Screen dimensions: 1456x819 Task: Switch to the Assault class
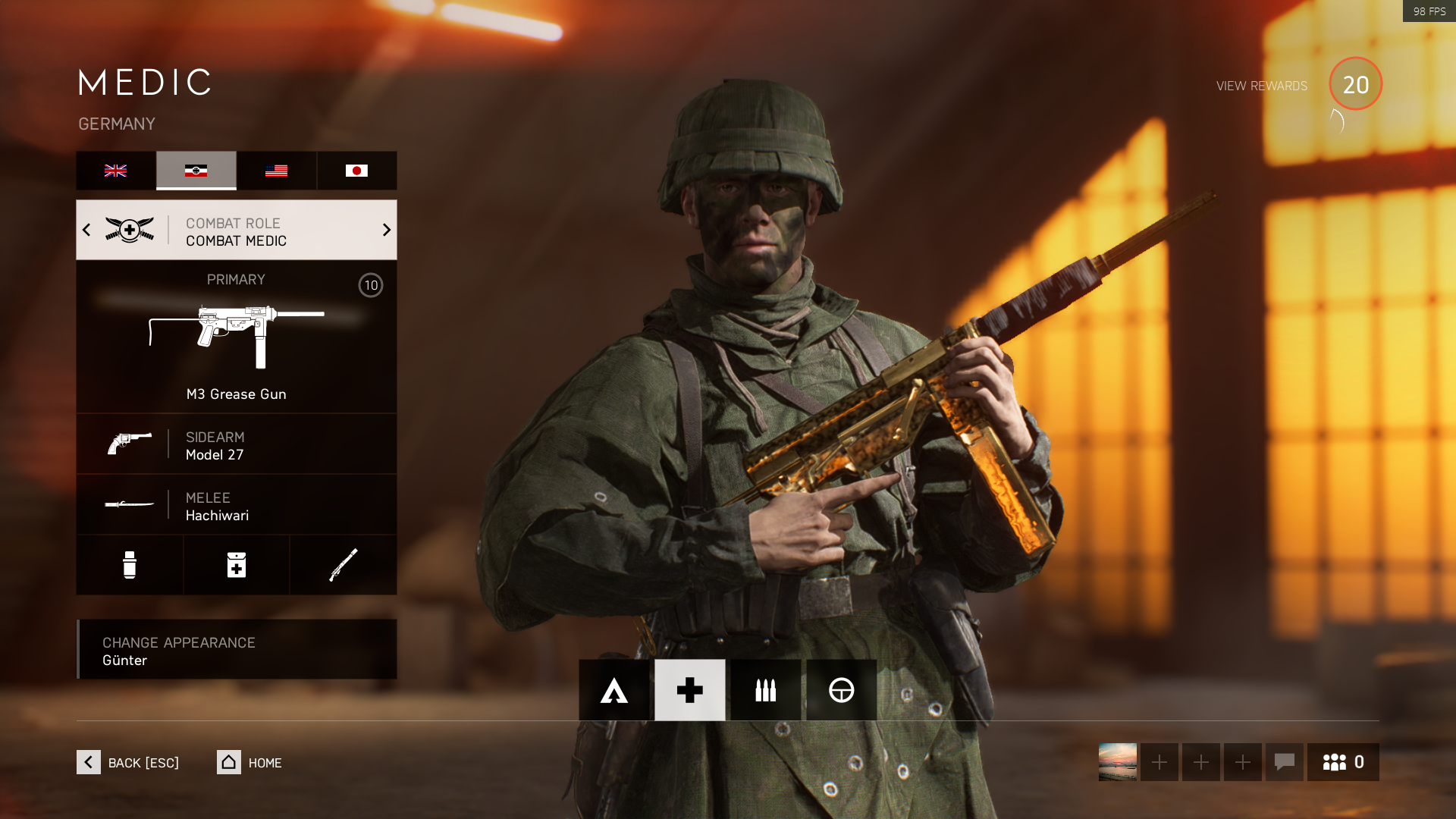point(614,690)
